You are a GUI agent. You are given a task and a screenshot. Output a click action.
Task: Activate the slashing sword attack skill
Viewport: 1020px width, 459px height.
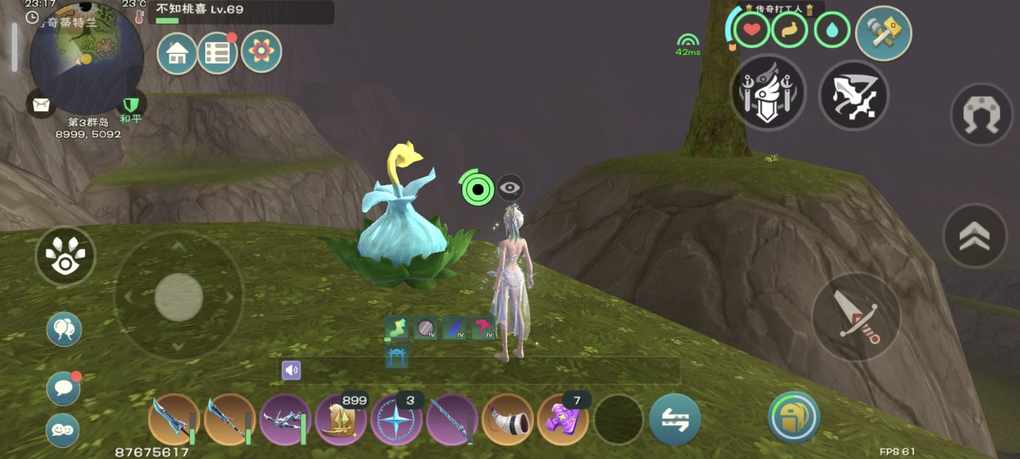pos(854,96)
